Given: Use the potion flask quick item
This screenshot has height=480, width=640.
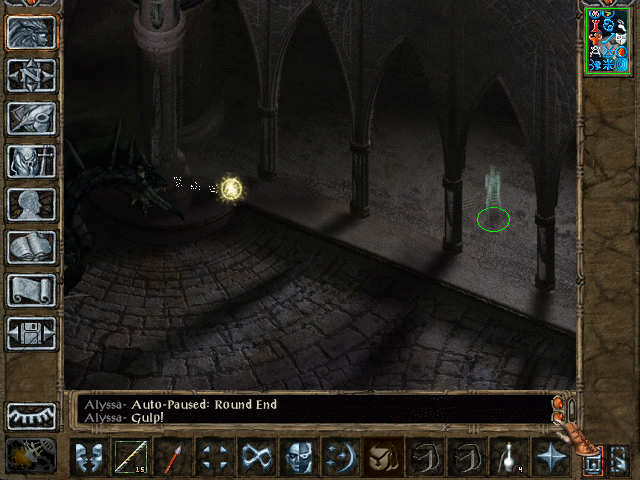Looking at the screenshot, I should point(509,457).
